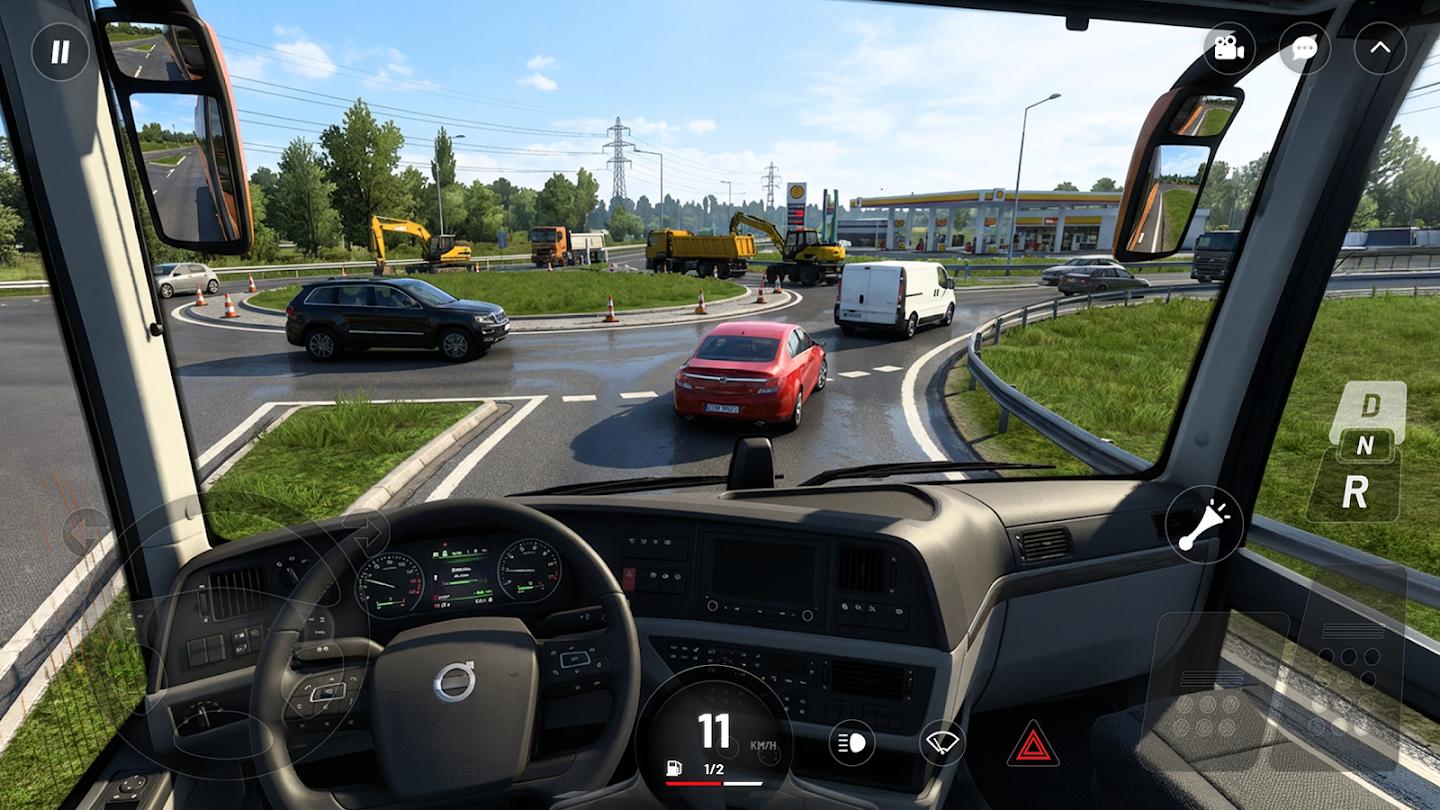Viewport: 1440px width, 810px height.
Task: Activate the red hazard warning triangle
Action: coord(1032,744)
